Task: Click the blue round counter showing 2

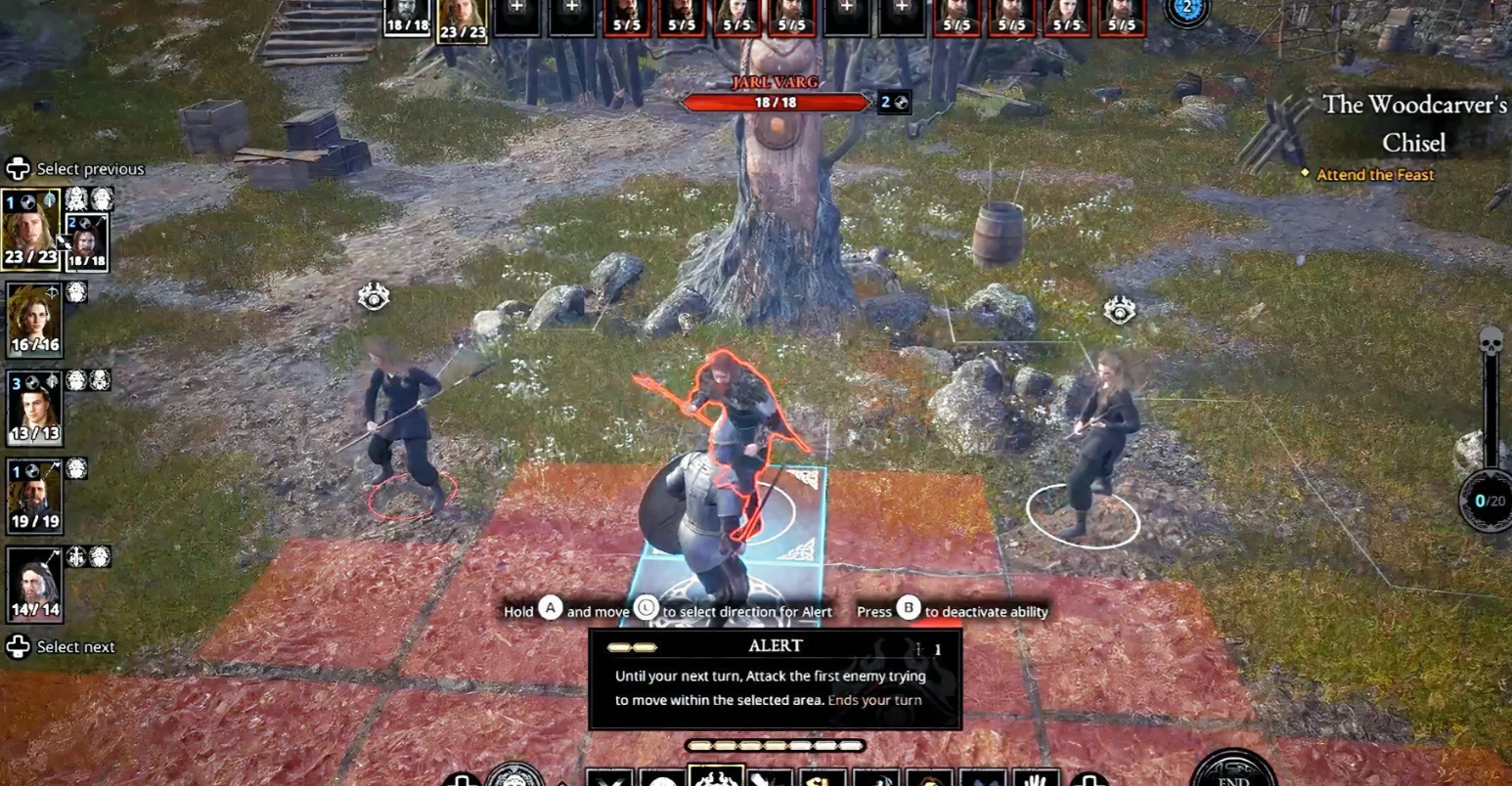Action: (1187, 10)
